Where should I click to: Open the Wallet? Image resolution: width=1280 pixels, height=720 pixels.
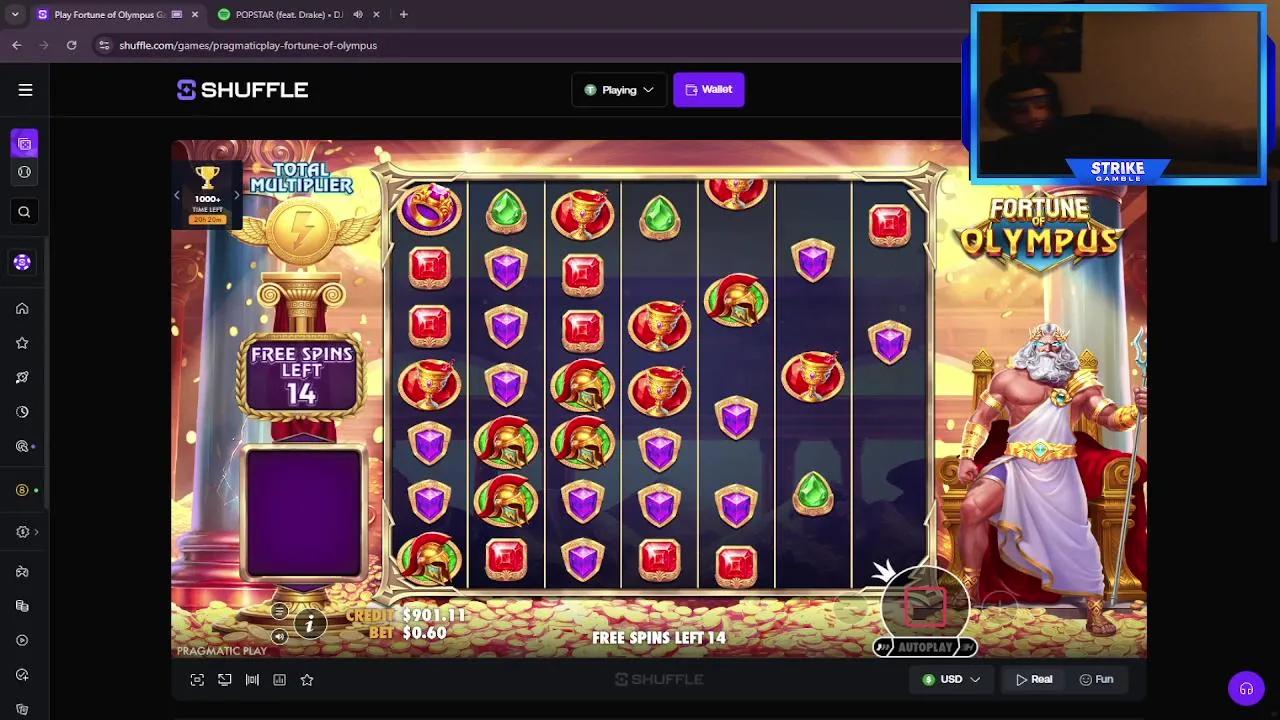pos(708,89)
